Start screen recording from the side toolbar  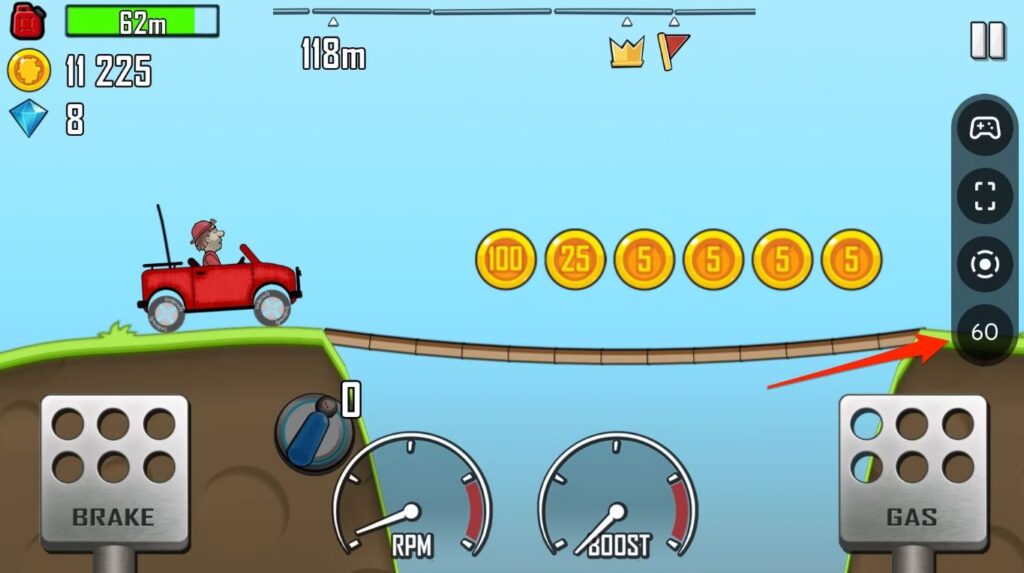pyautogui.click(x=985, y=264)
